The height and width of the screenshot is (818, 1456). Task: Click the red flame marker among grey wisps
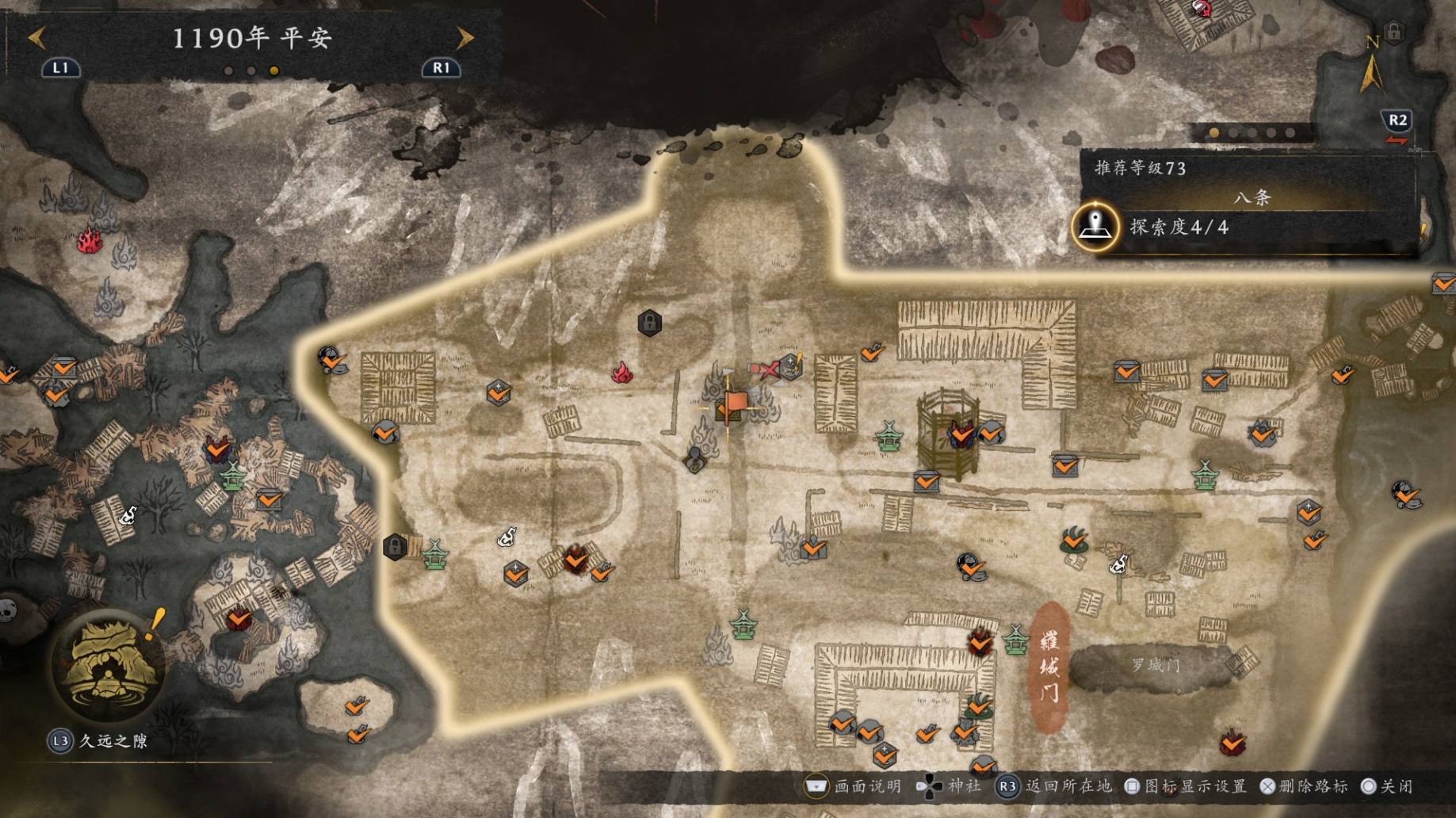coord(90,240)
